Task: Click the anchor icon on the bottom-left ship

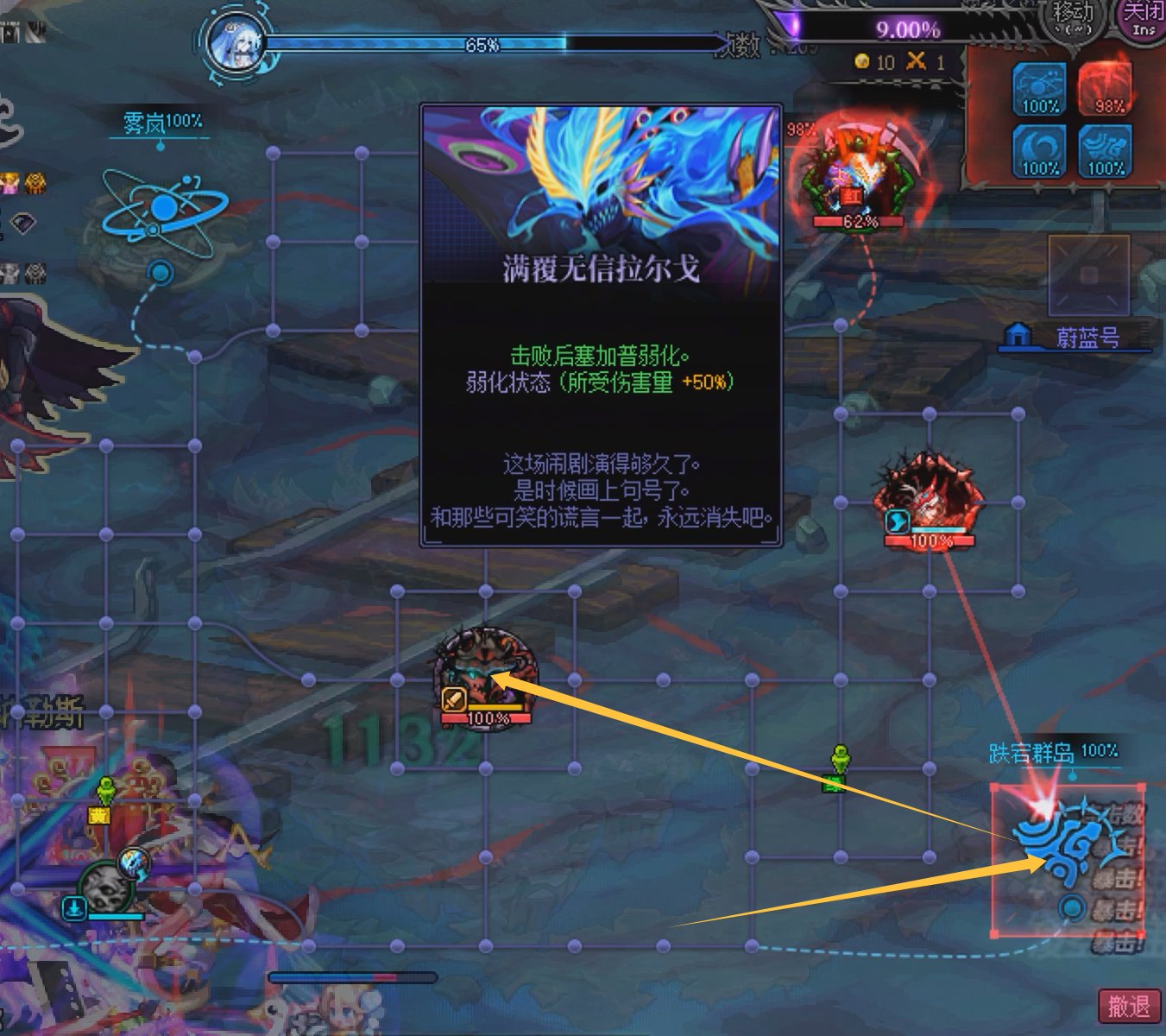Action: 73,908
